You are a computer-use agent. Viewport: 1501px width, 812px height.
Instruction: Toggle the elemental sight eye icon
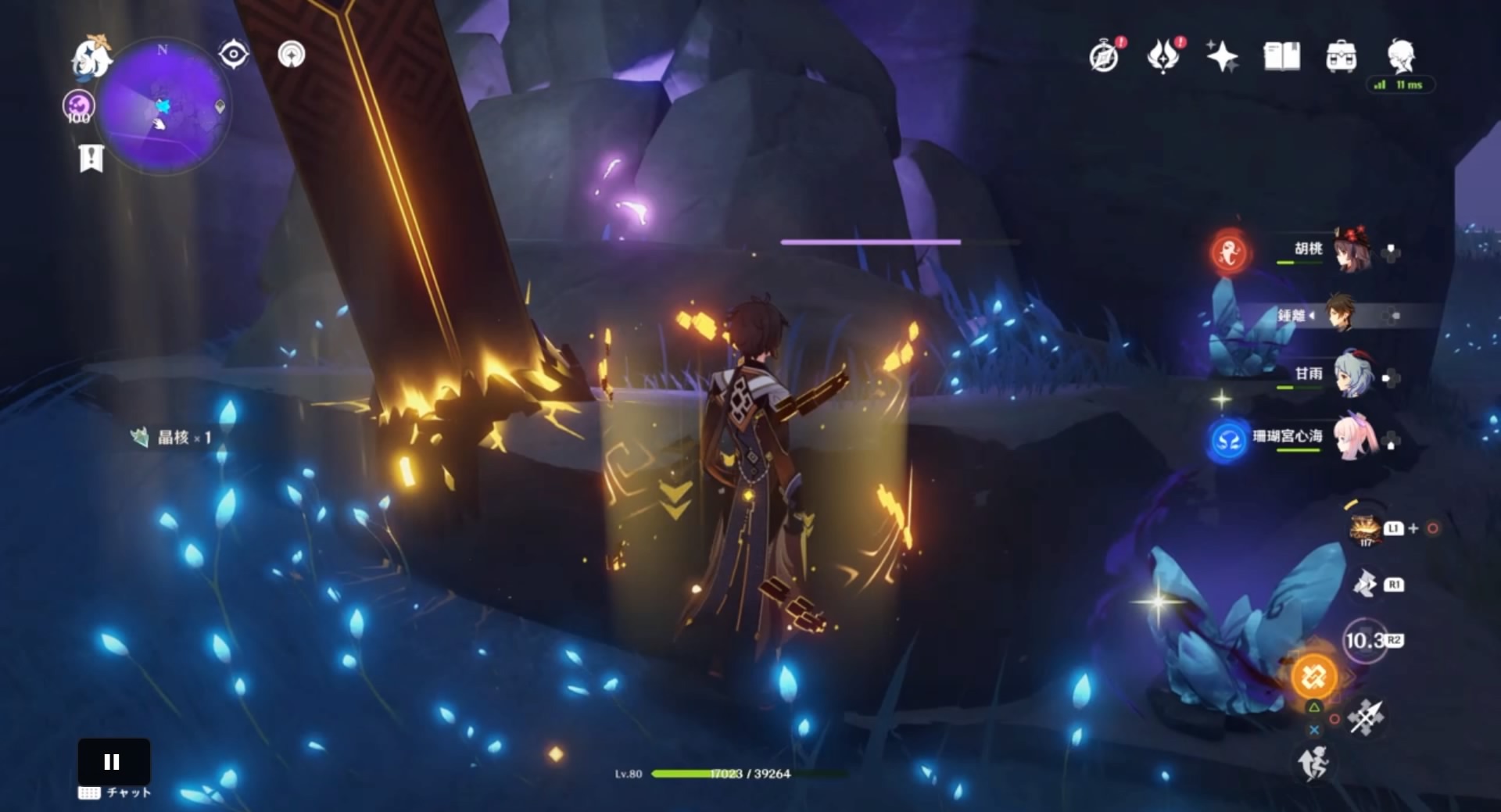(233, 55)
